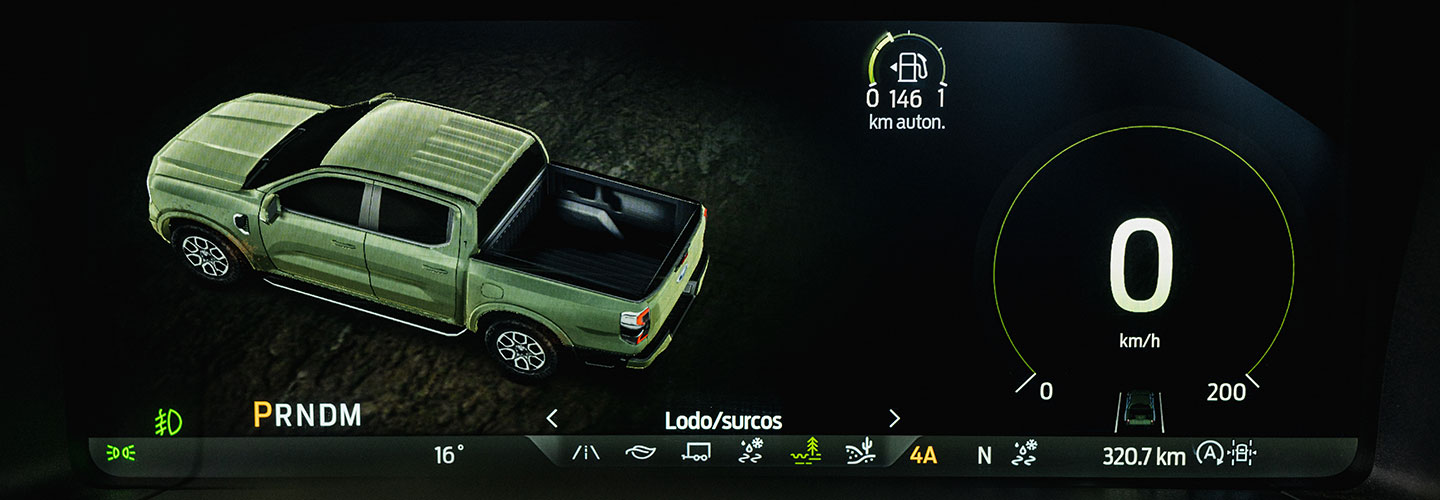Select the trailer towing drive mode
This screenshot has height=500, width=1440.
[695, 455]
